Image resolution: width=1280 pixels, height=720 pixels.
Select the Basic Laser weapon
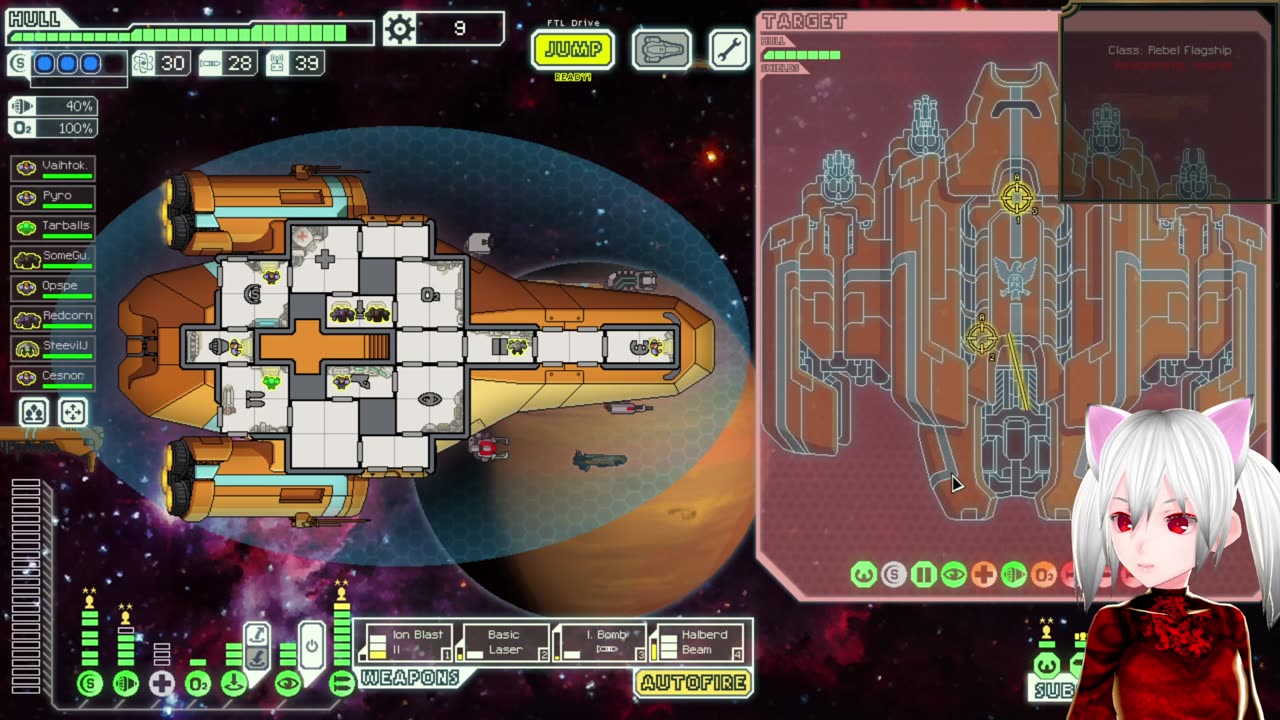click(x=503, y=642)
